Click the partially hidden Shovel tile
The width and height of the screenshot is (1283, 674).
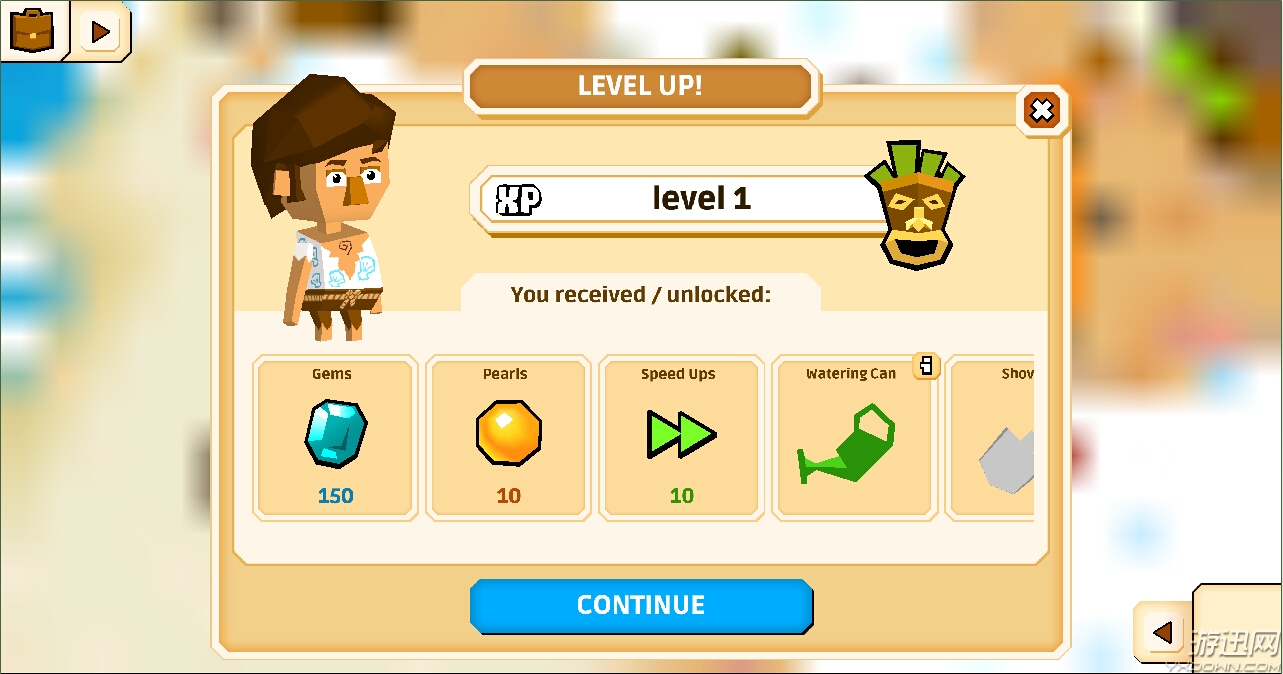992,437
